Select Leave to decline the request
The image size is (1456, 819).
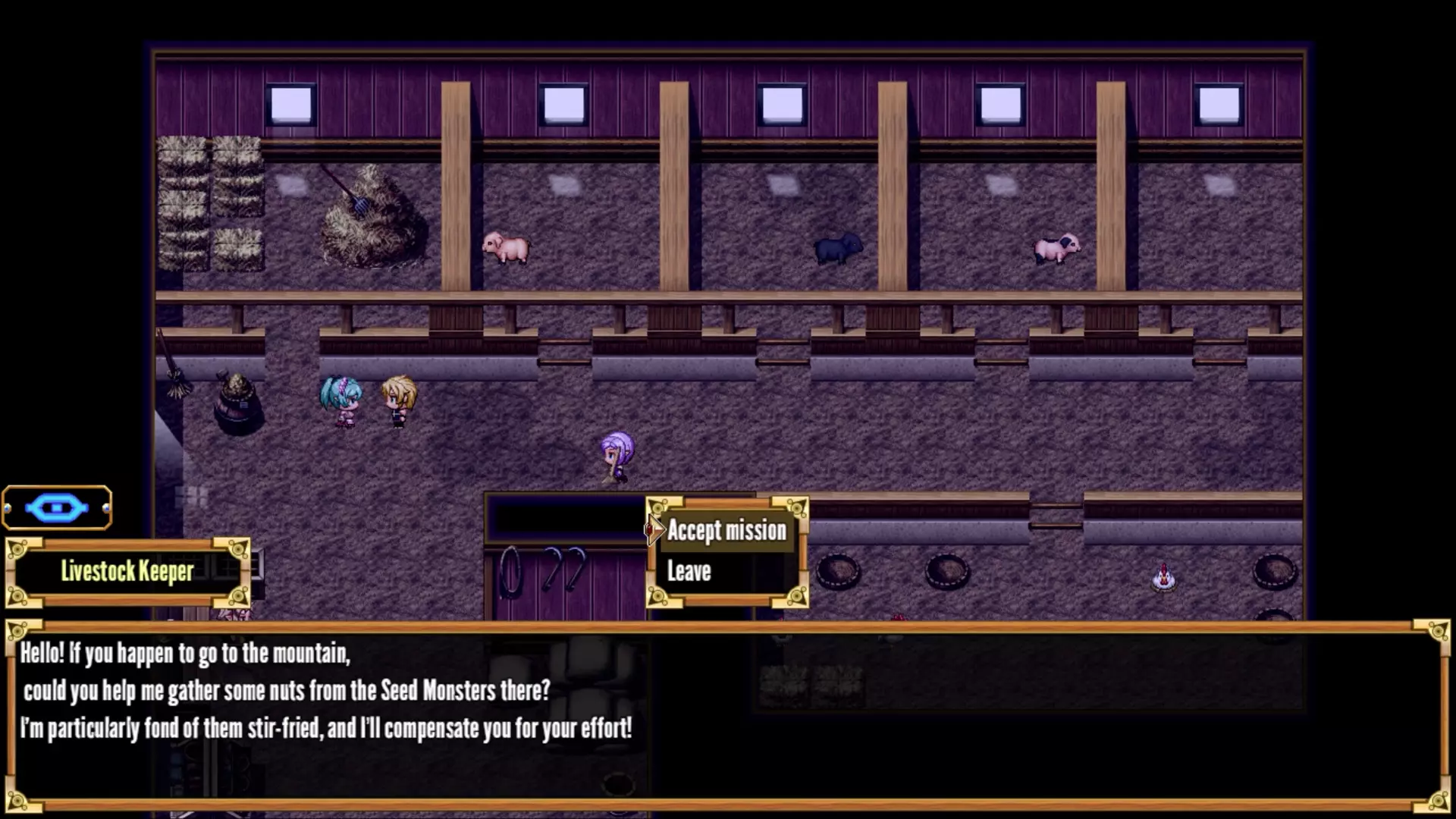(x=689, y=571)
